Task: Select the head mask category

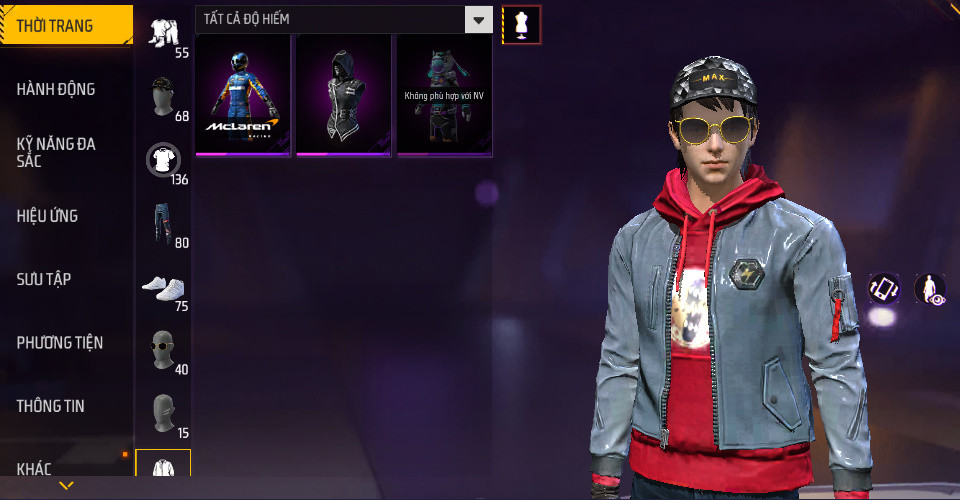Action: (x=163, y=96)
